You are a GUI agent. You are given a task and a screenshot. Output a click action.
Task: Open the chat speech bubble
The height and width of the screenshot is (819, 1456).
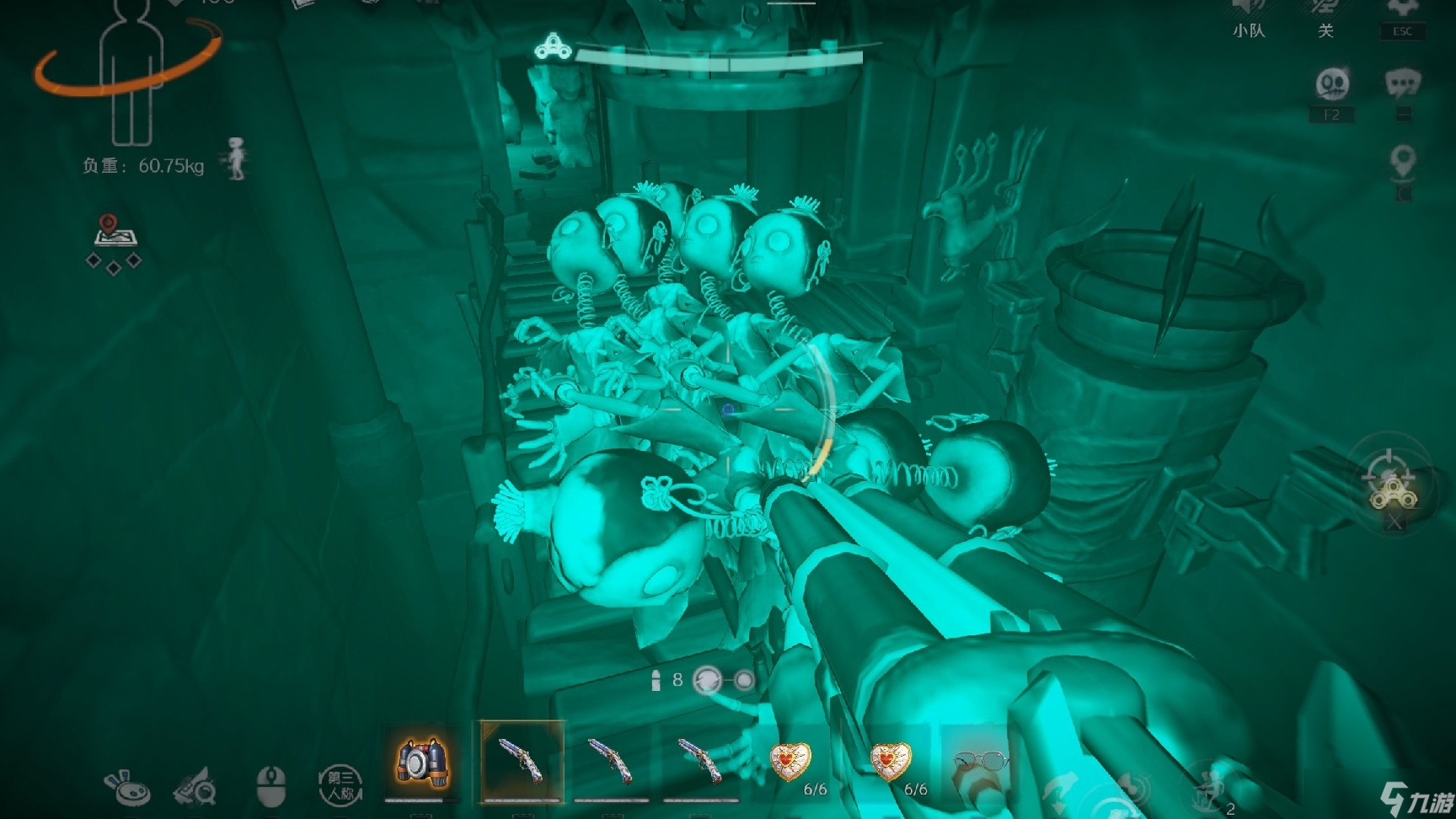pyautogui.click(x=1402, y=84)
